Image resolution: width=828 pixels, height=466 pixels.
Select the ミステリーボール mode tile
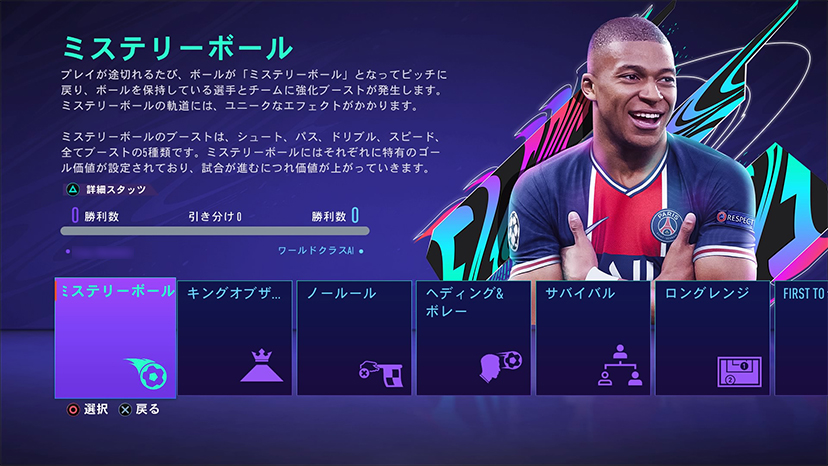pos(115,337)
